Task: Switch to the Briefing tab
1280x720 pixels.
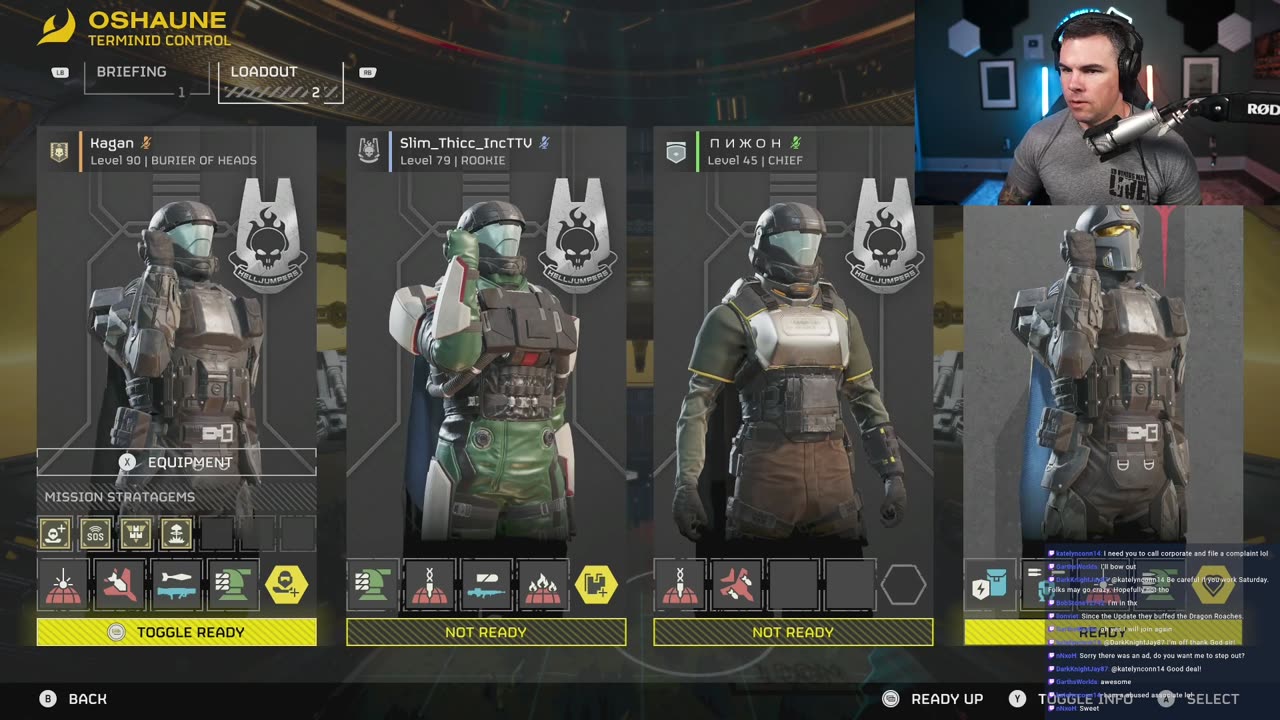Action: [131, 73]
